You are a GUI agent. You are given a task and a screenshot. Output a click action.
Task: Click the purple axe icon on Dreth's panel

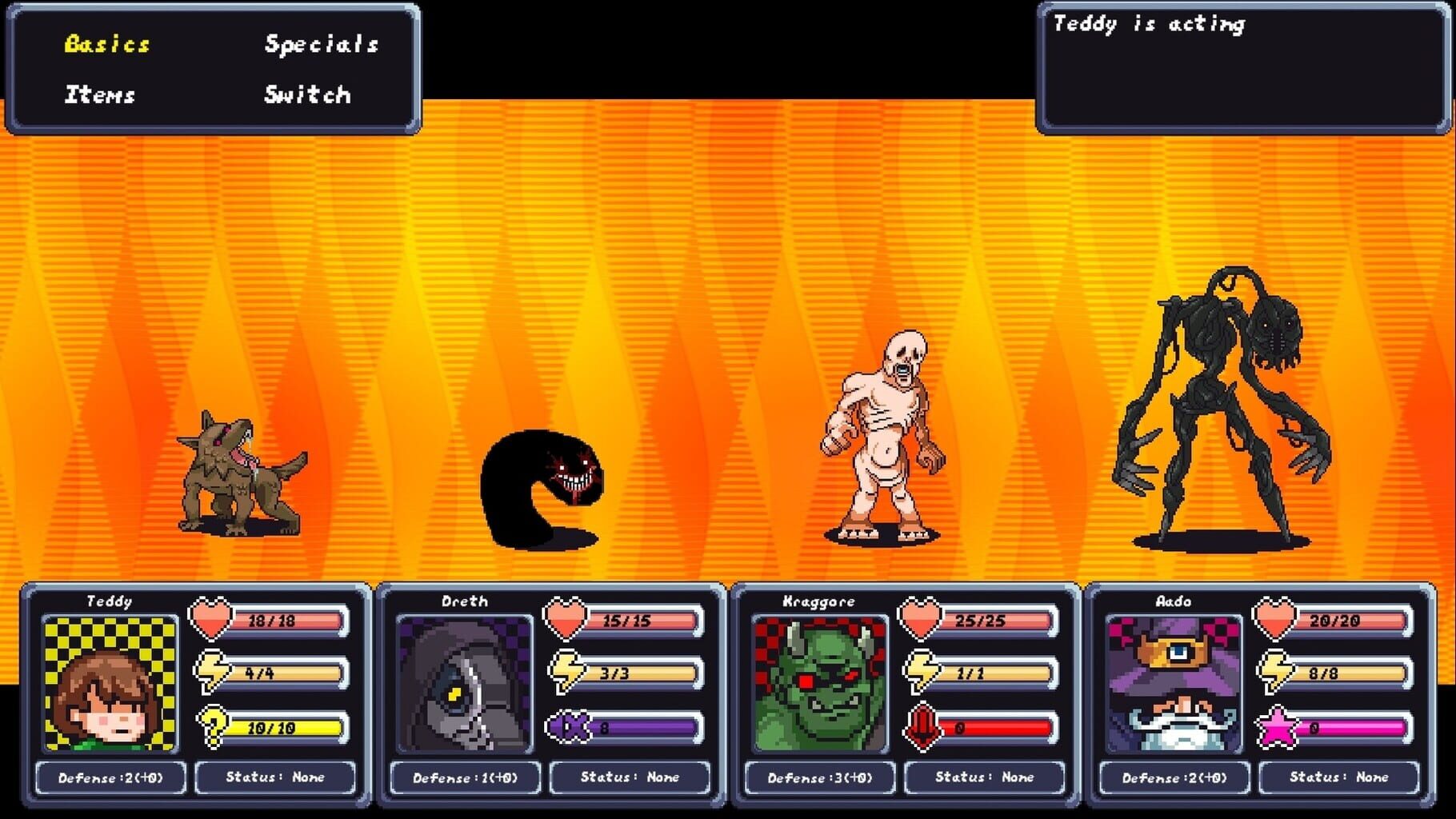tap(568, 726)
